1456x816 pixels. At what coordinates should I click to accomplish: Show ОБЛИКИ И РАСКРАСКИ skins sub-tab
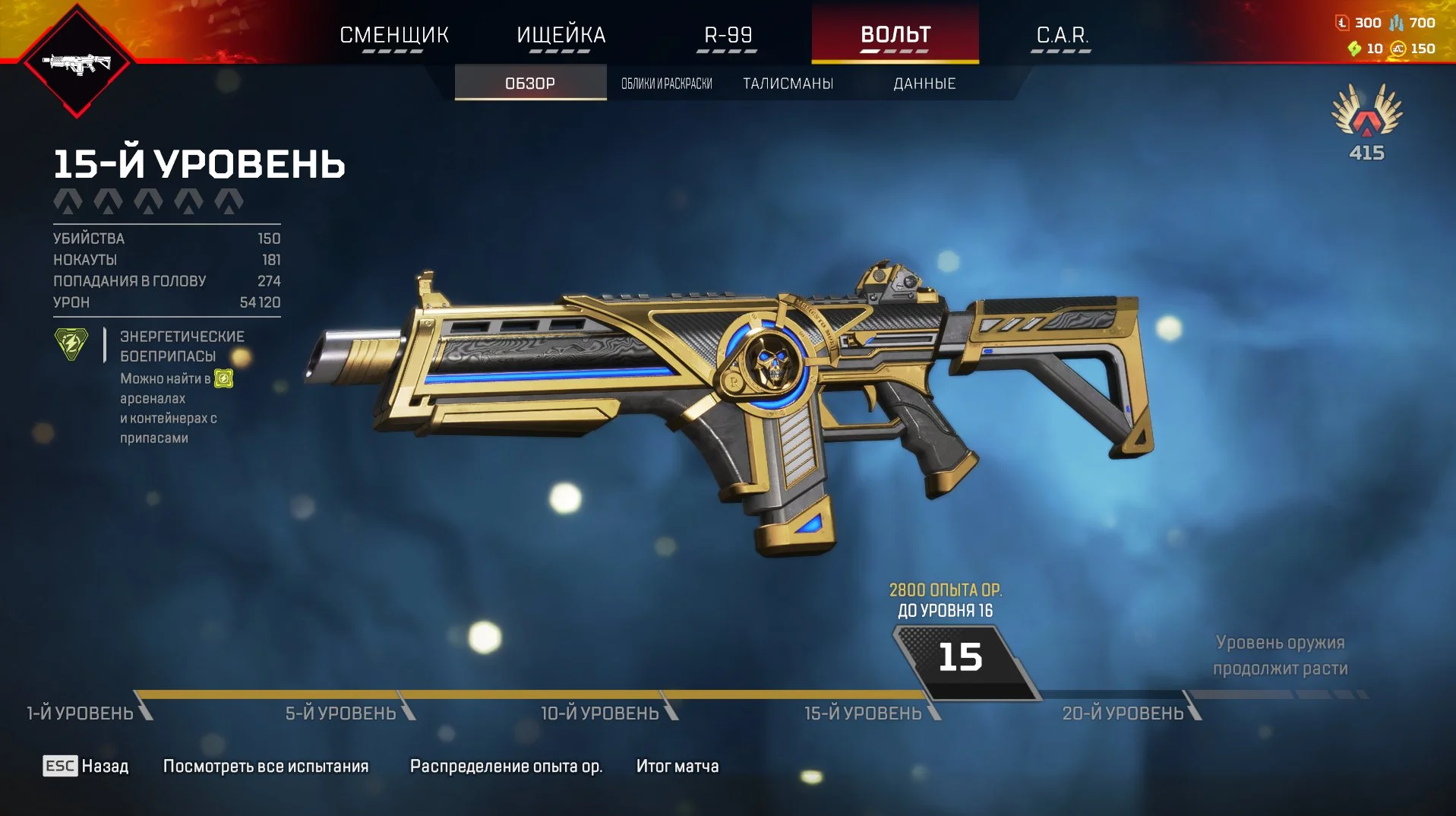click(x=667, y=84)
